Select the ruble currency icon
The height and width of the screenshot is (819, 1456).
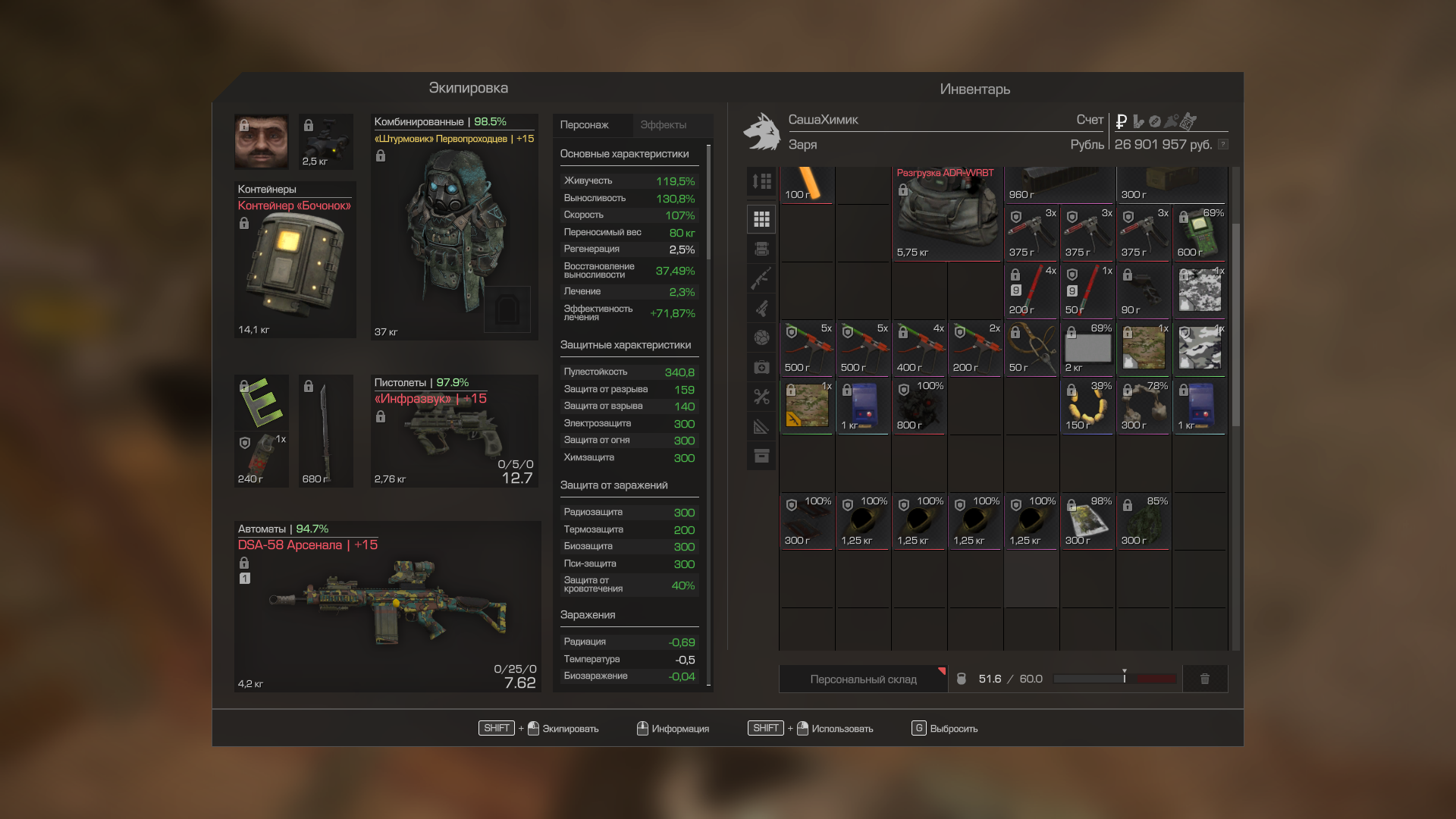click(1121, 121)
